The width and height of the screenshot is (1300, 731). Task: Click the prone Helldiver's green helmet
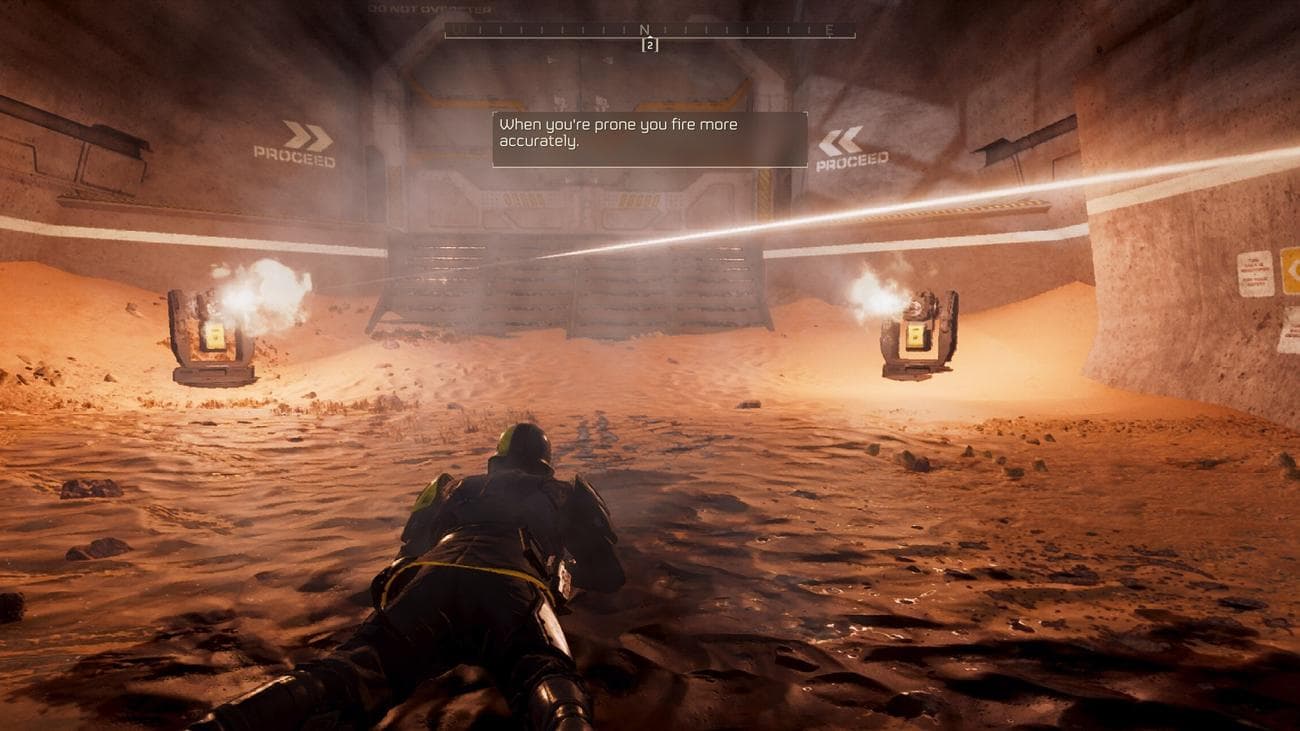[519, 442]
